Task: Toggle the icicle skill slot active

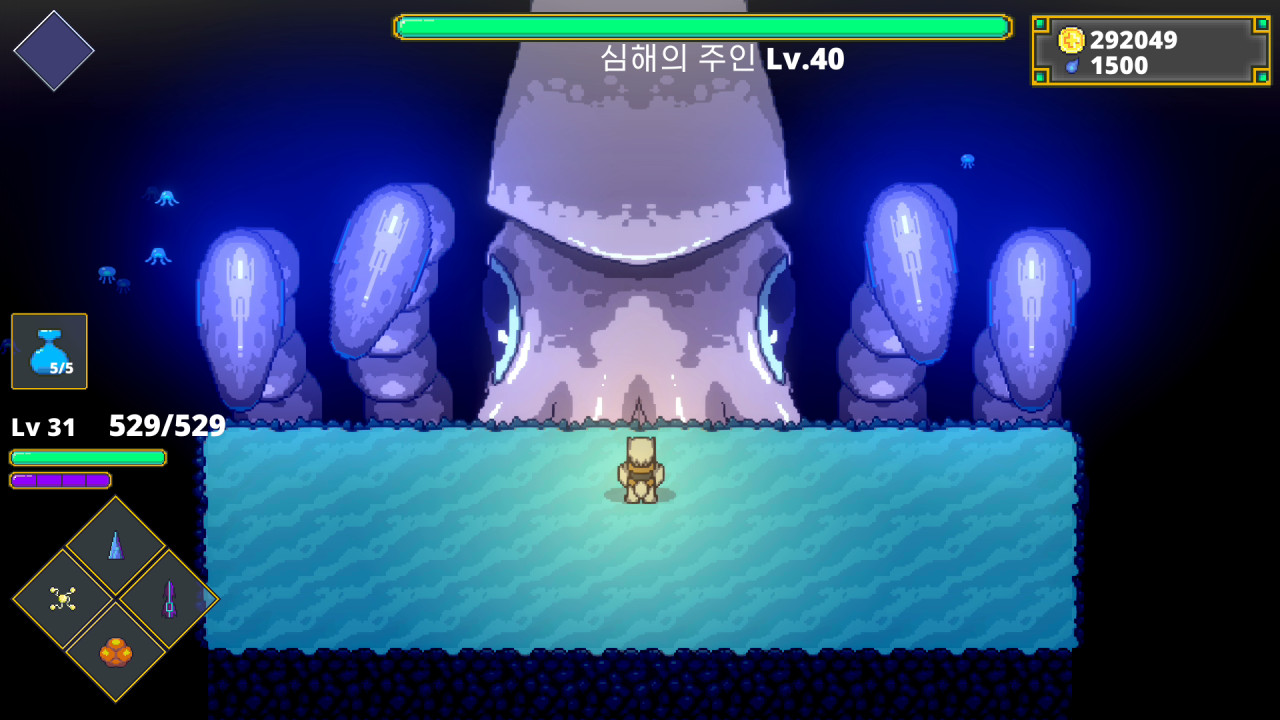Action: [x=114, y=544]
